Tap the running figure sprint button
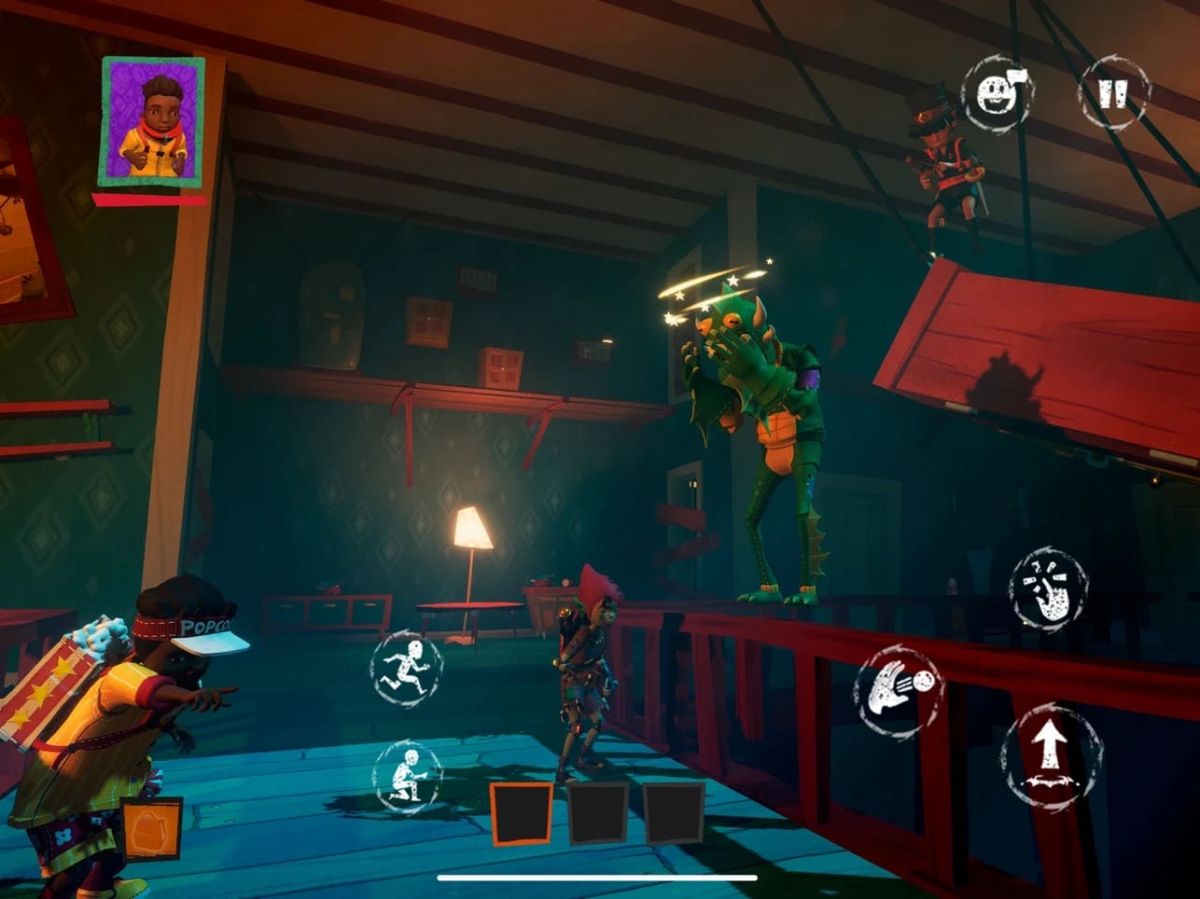This screenshot has width=1200, height=899. click(x=406, y=668)
